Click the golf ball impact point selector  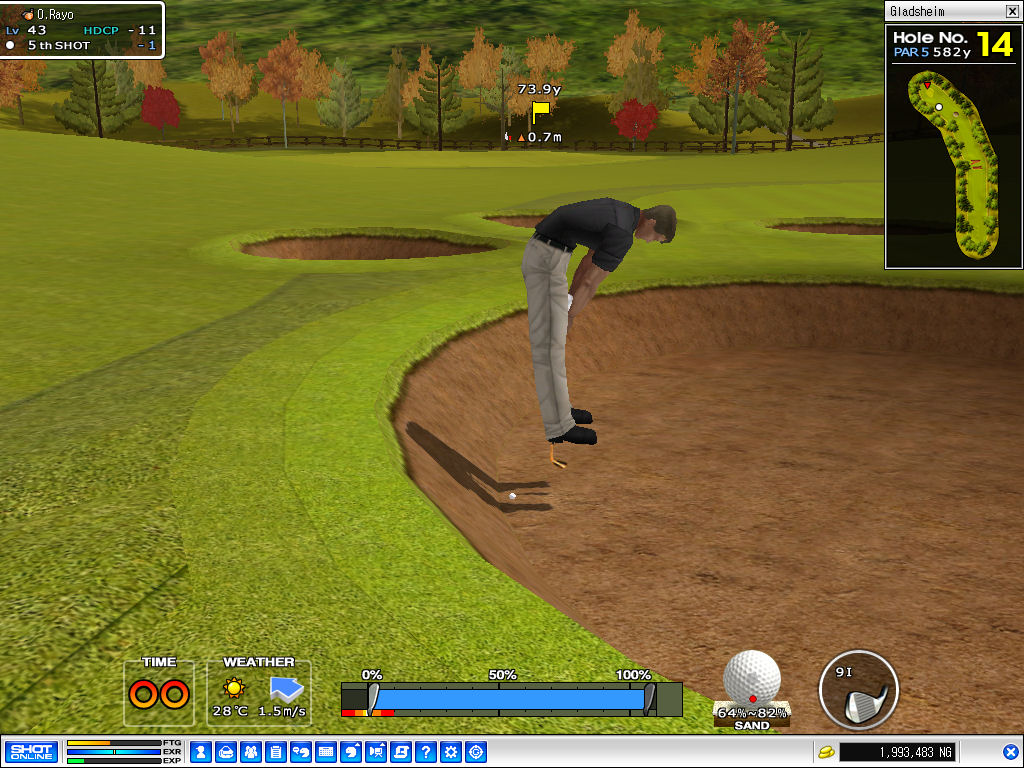tap(752, 678)
